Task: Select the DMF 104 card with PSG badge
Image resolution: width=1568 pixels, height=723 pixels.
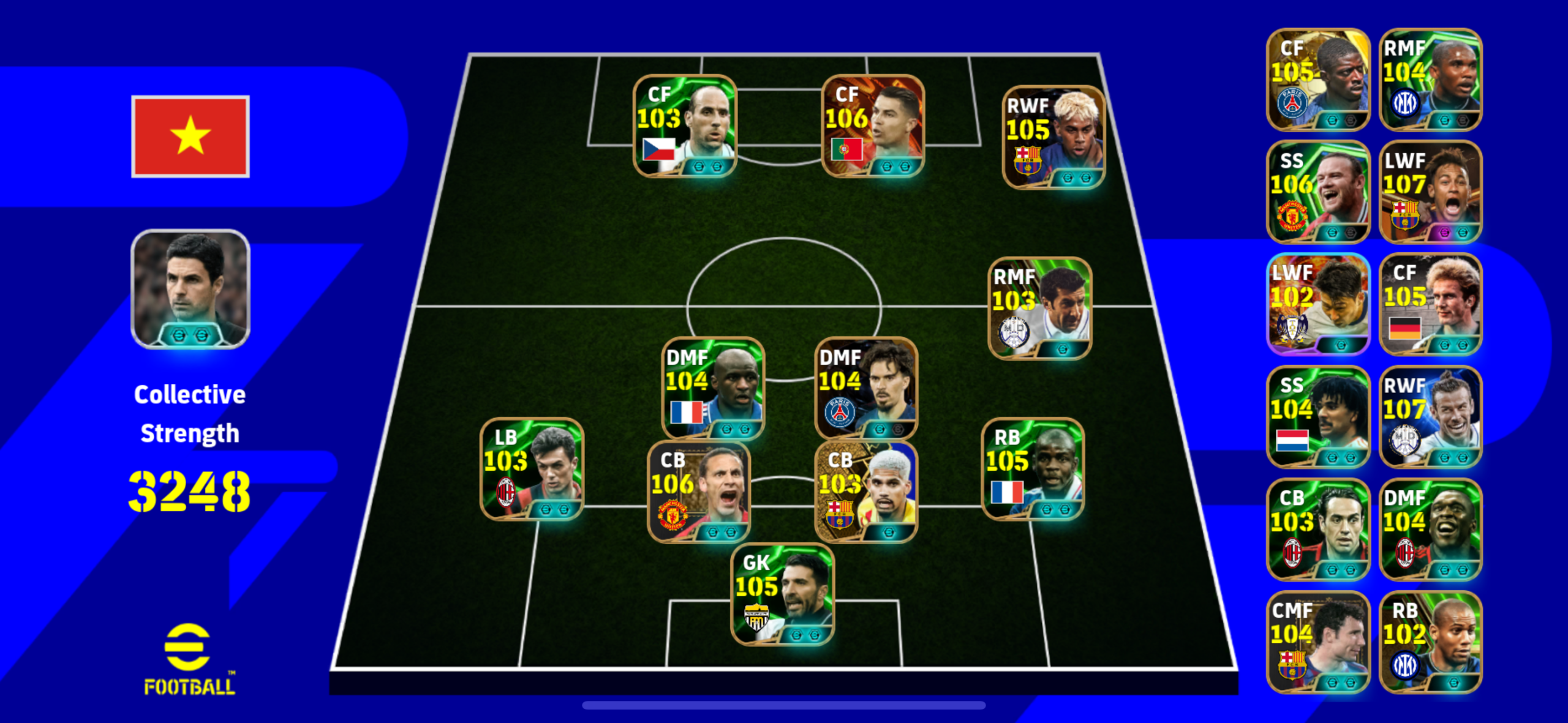Action: (x=866, y=388)
